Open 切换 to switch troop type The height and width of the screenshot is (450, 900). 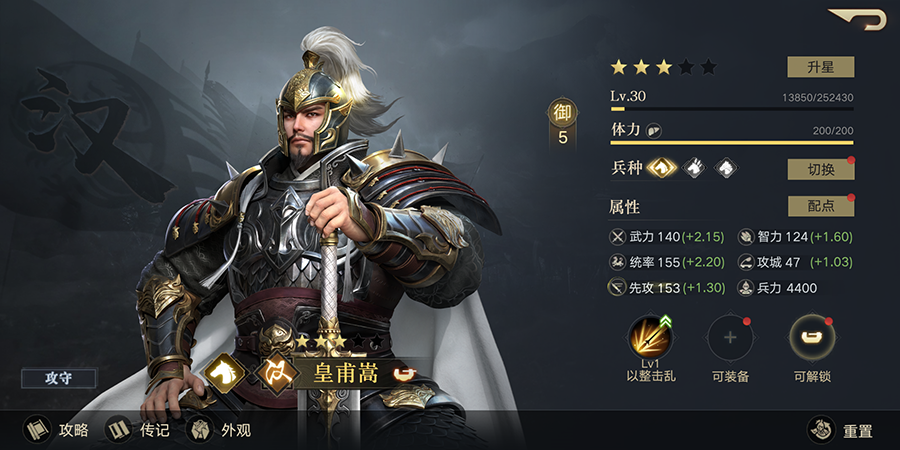point(820,169)
